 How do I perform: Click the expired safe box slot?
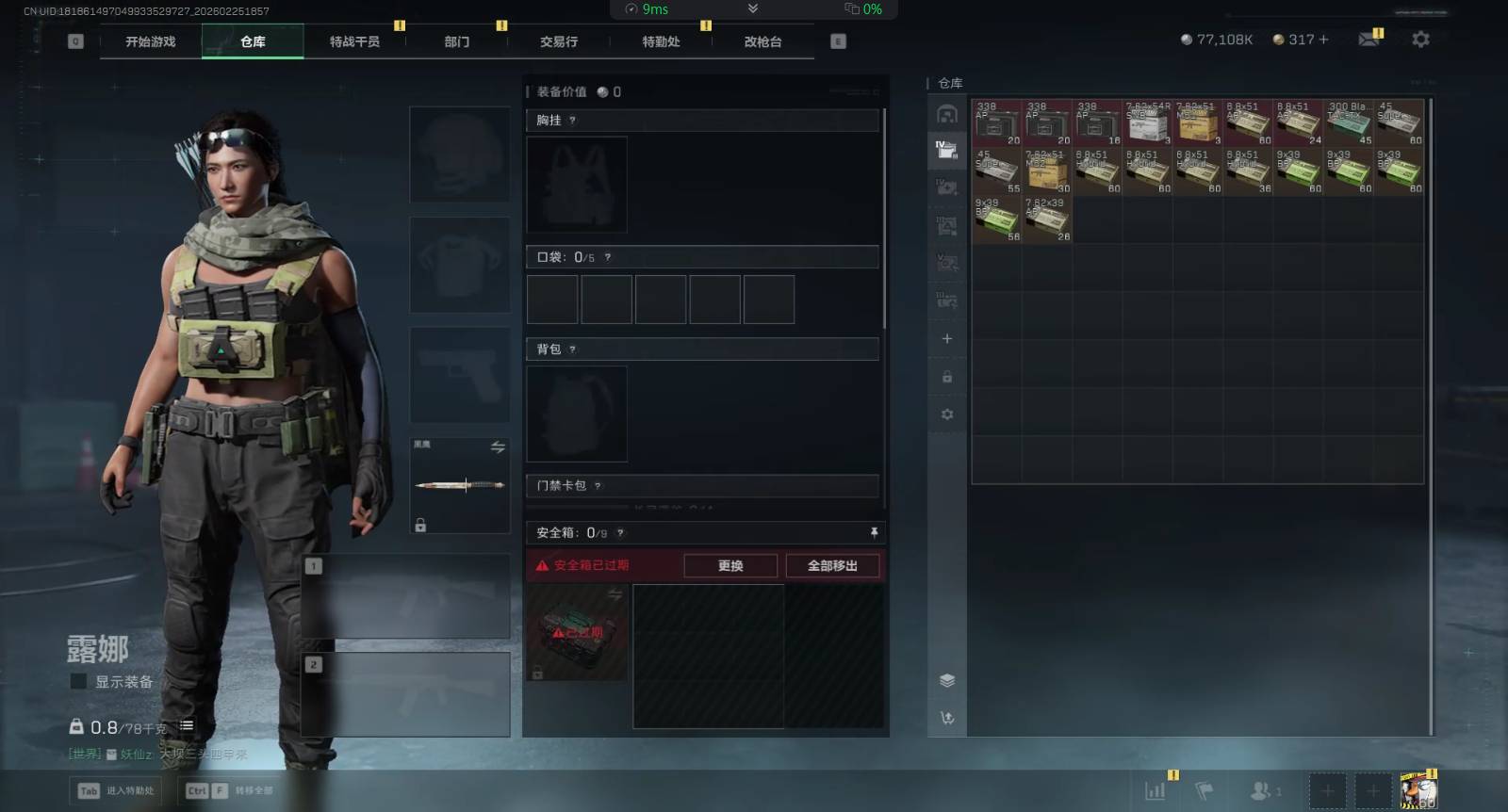coord(577,632)
